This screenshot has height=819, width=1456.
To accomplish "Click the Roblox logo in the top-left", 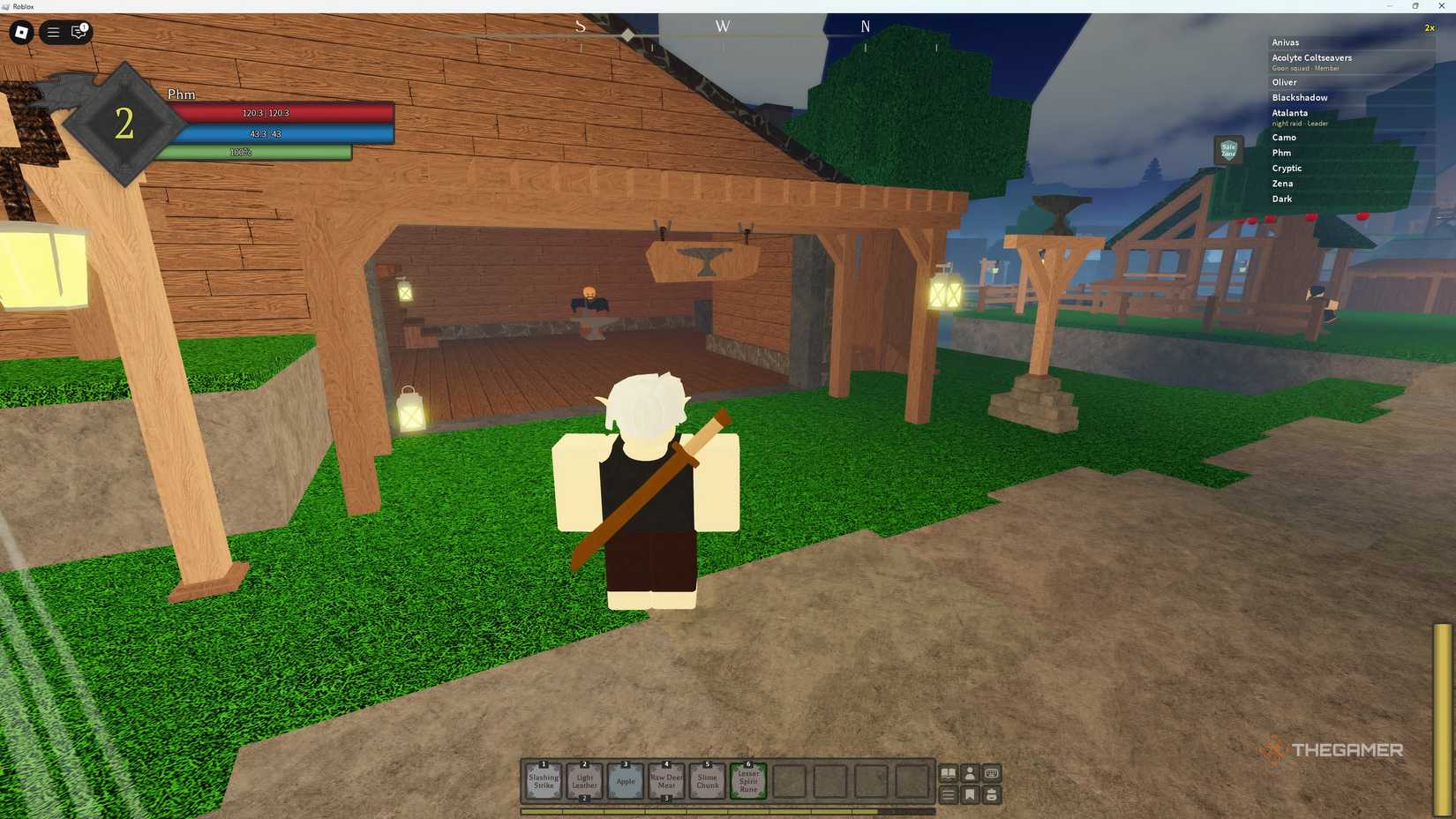I will 22,33.
